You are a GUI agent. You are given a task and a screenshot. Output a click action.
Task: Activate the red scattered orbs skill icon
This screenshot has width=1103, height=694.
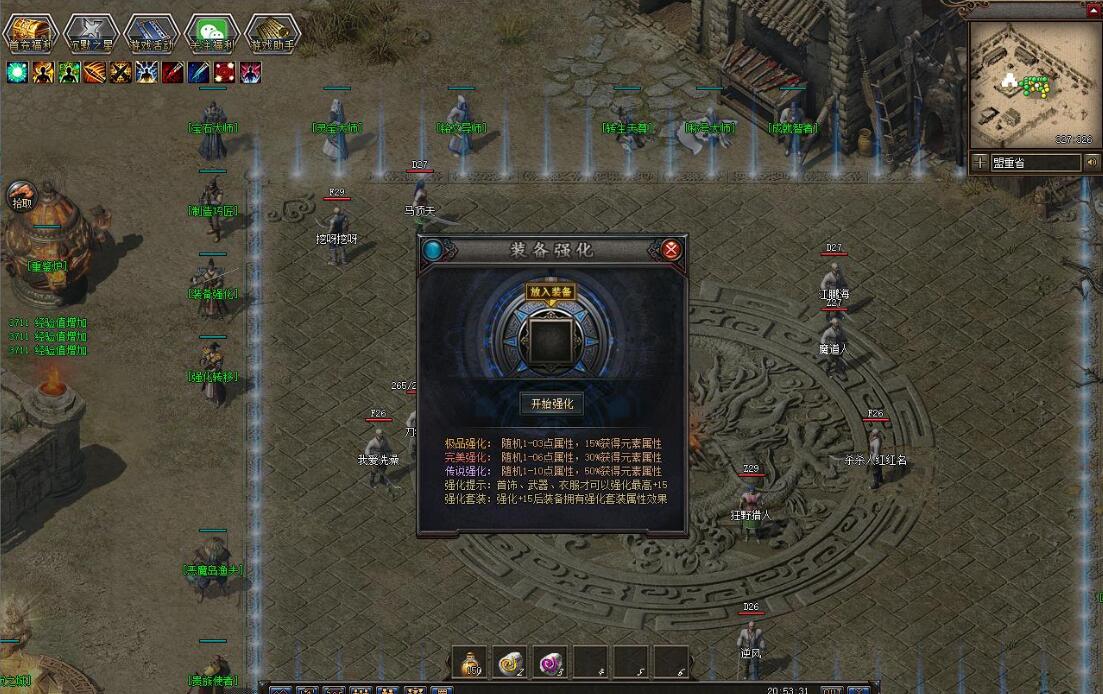225,72
